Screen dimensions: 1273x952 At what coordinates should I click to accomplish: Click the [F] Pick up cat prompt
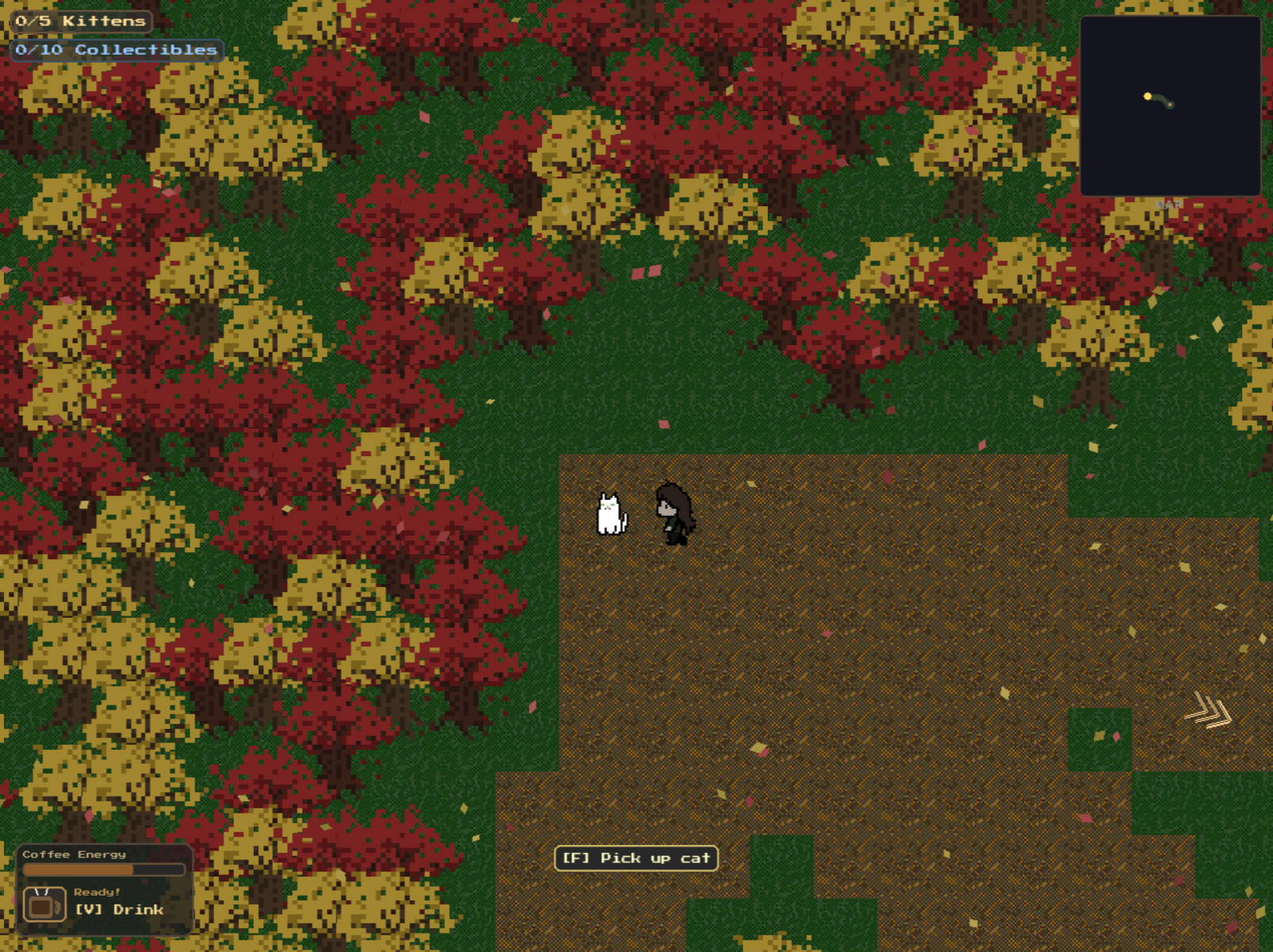pyautogui.click(x=637, y=858)
